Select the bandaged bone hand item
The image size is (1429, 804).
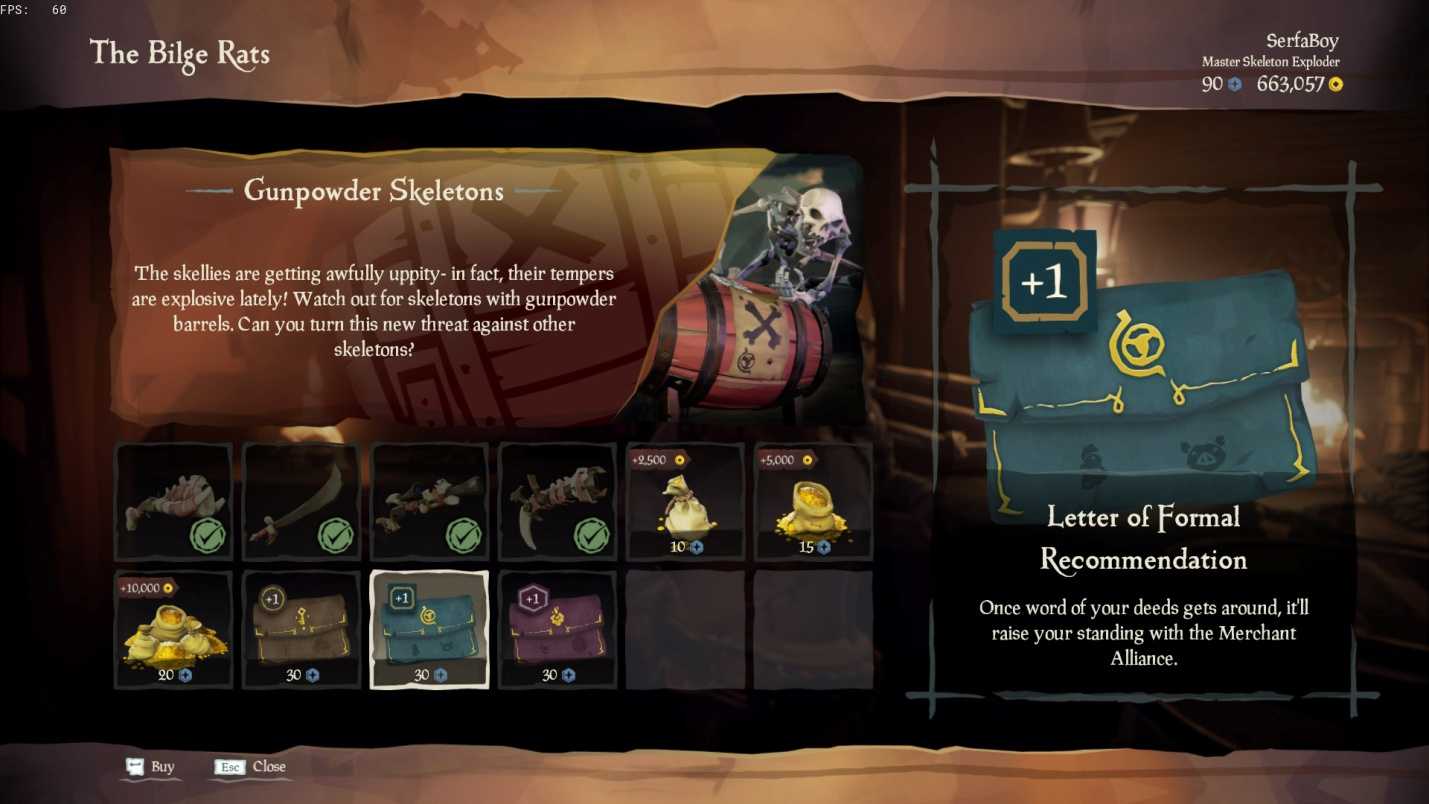pos(174,502)
